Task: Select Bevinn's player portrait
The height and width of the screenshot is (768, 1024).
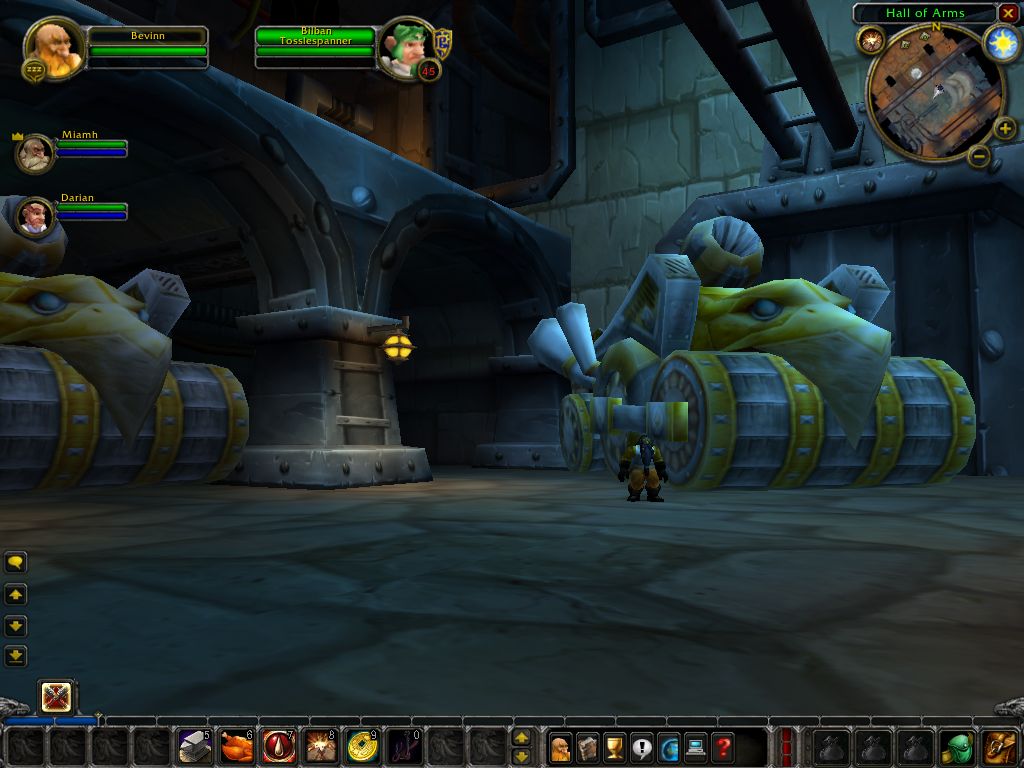Action: [x=53, y=47]
